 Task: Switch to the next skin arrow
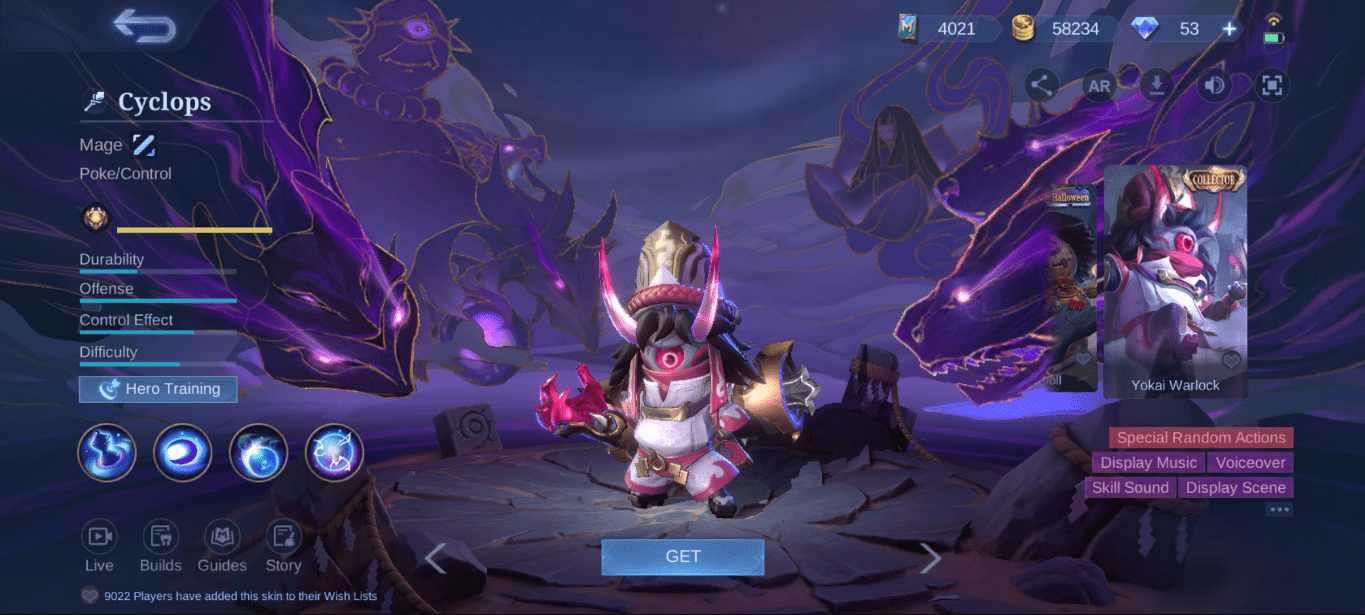[x=931, y=558]
